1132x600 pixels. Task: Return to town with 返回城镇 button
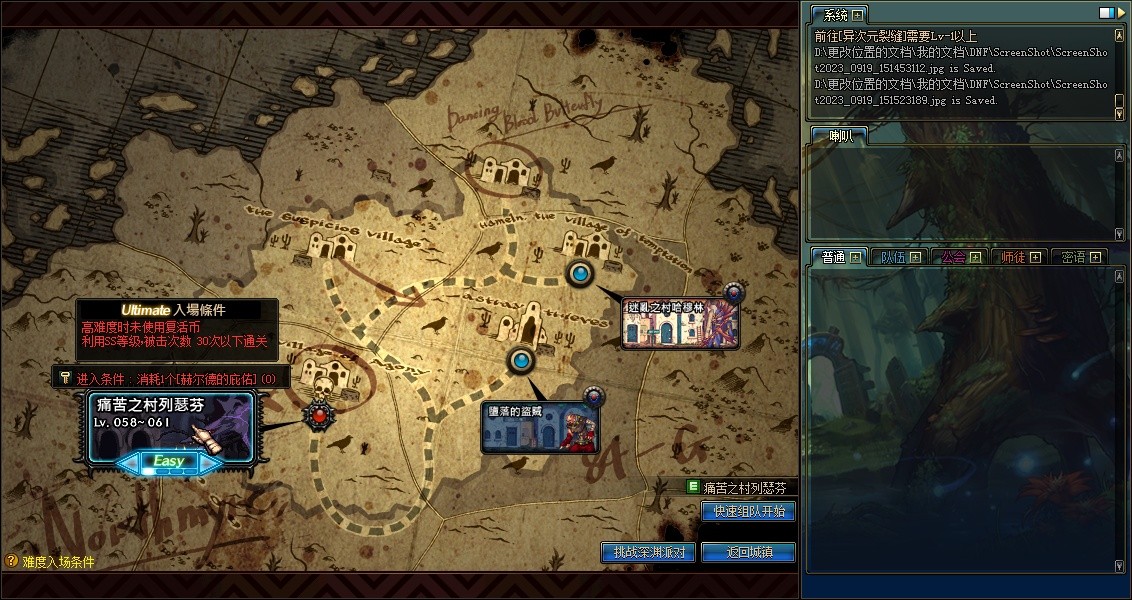[749, 552]
